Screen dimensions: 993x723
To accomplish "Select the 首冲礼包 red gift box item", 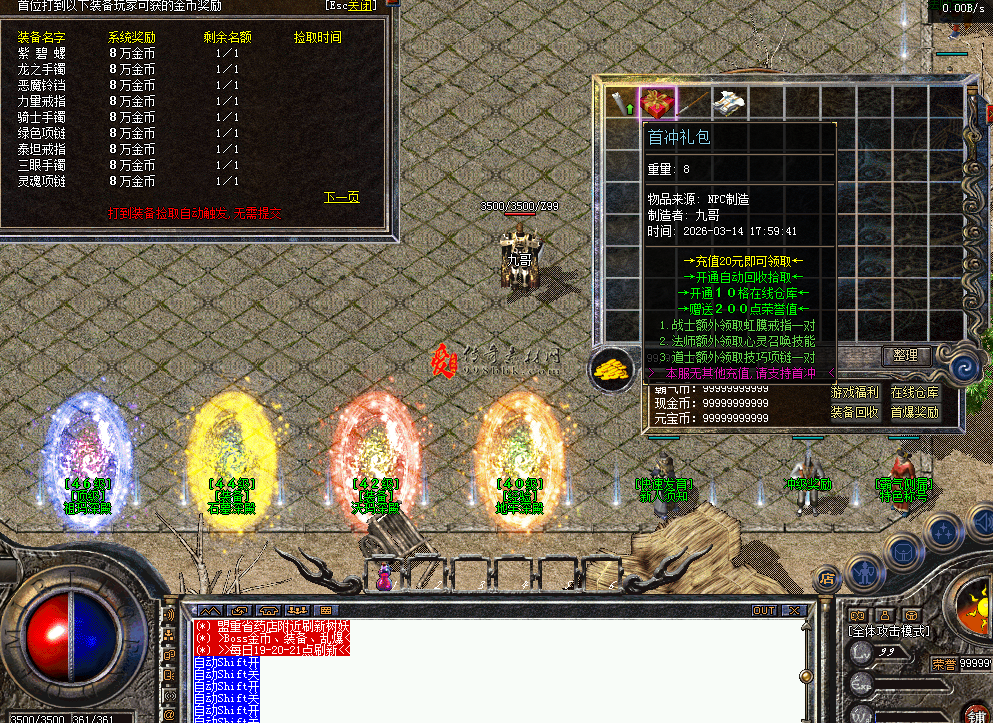I will tap(657, 102).
